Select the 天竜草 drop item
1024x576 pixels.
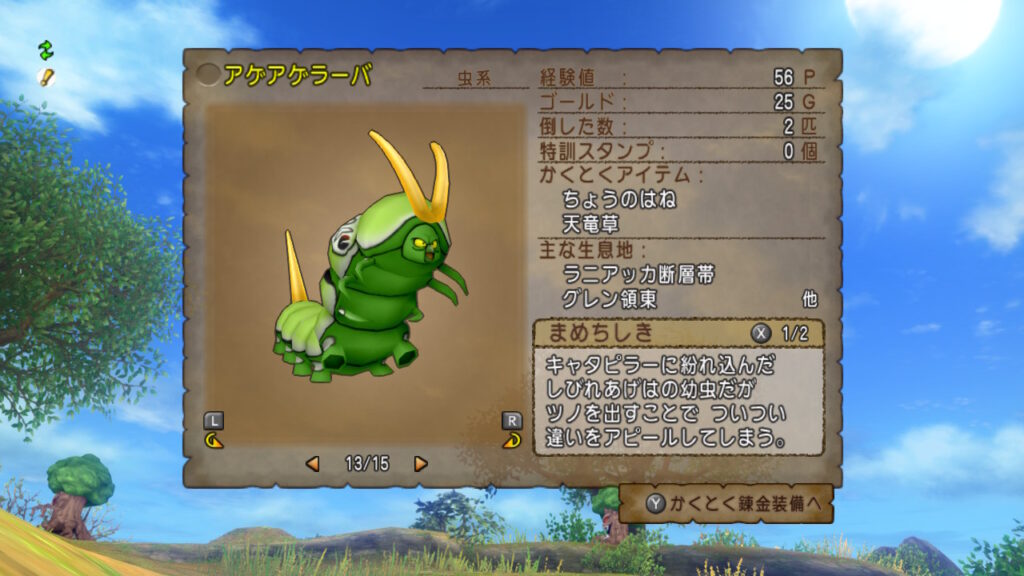[x=590, y=224]
